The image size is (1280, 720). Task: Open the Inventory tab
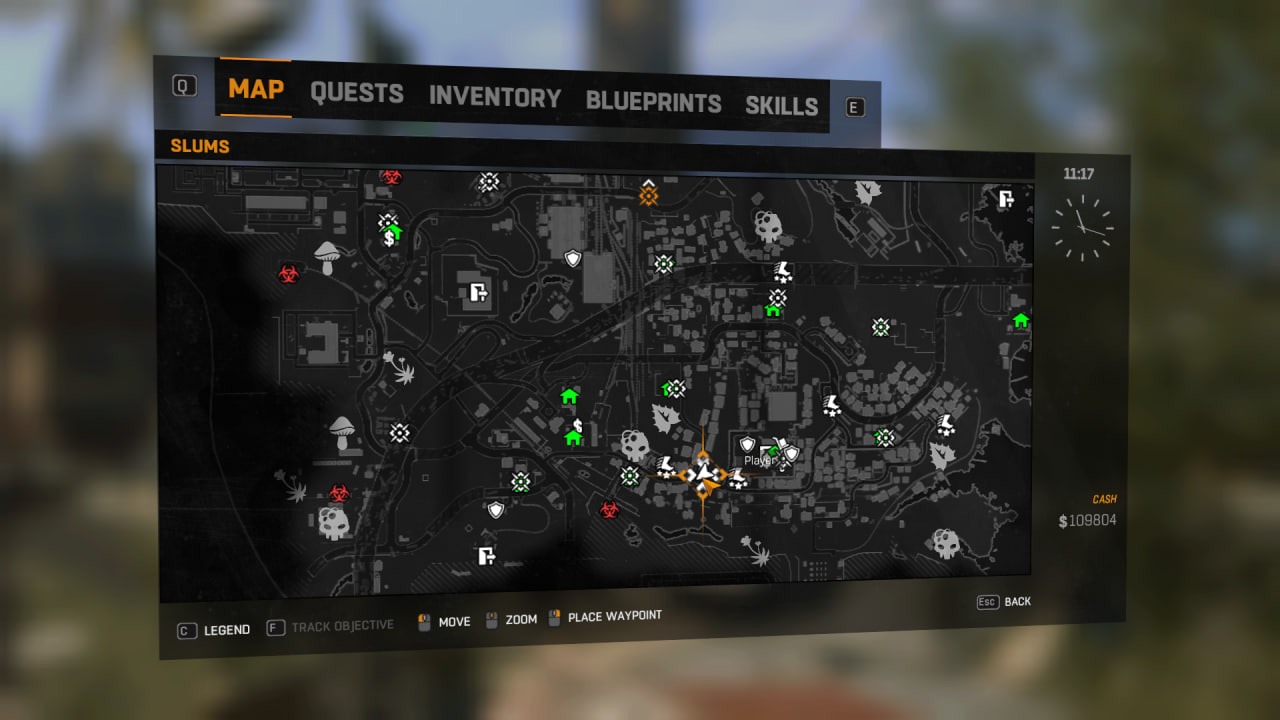(495, 97)
